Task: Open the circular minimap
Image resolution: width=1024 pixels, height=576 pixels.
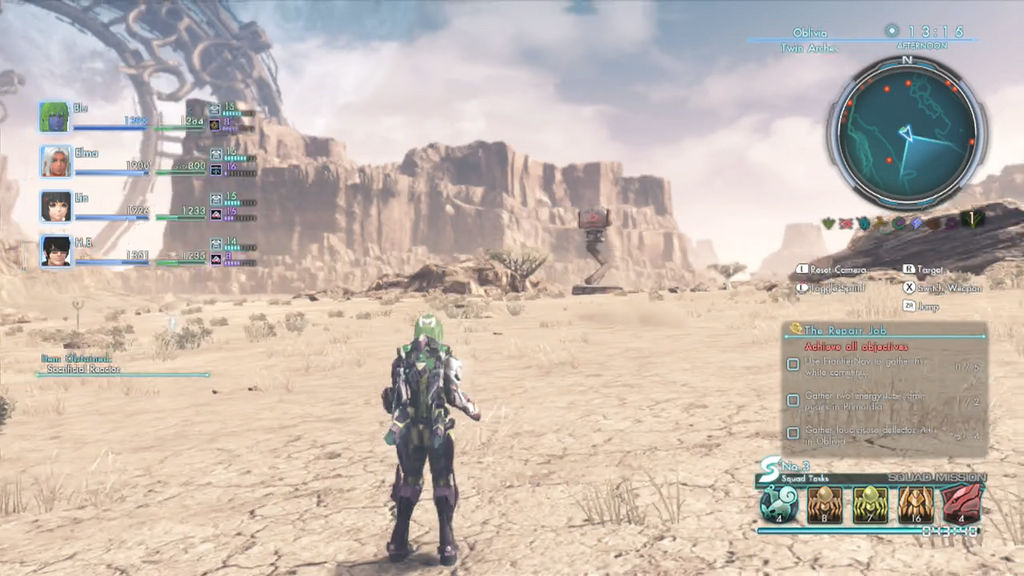Action: 906,128
